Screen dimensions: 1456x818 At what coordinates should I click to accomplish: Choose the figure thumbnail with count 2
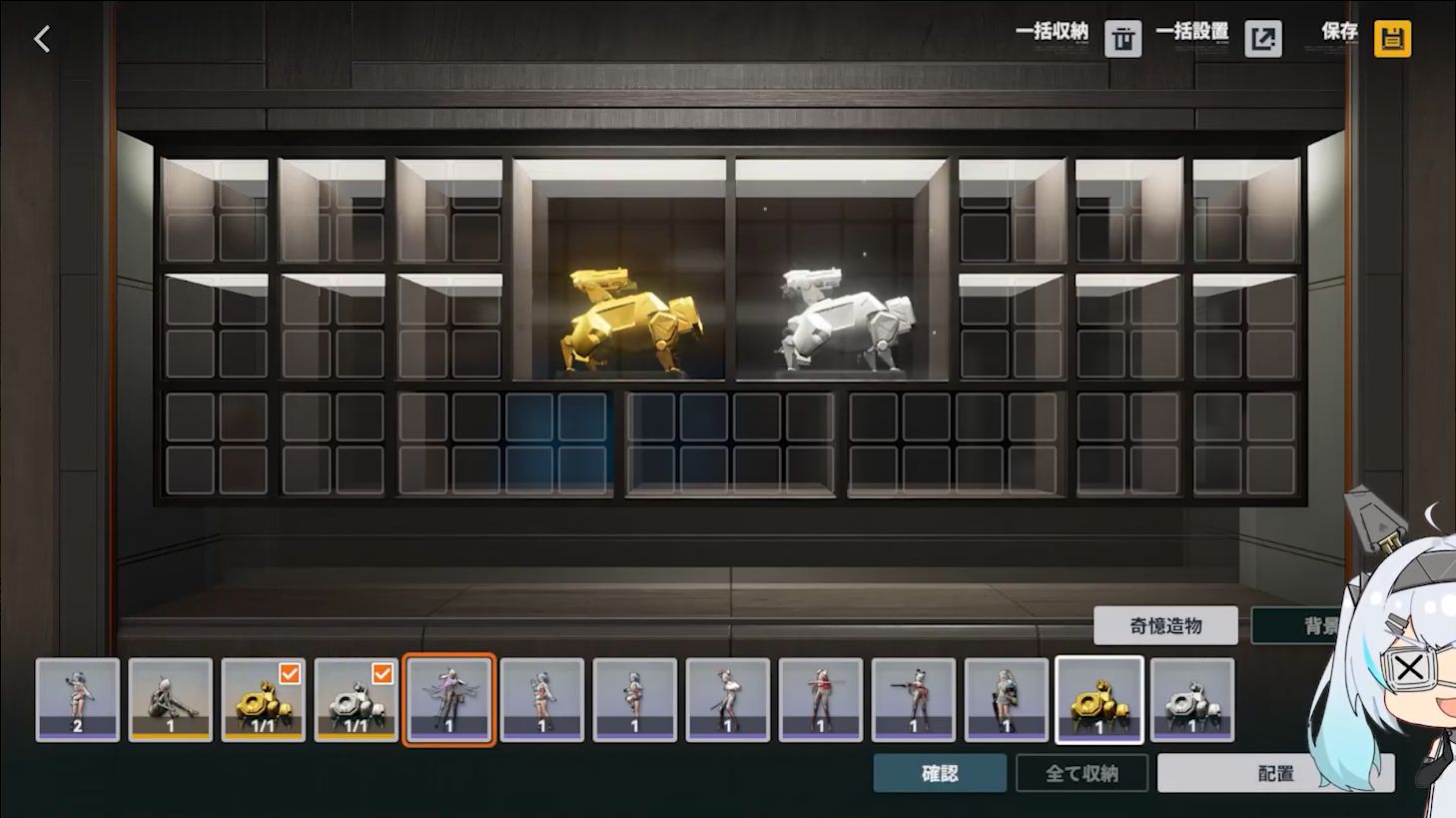coord(78,700)
